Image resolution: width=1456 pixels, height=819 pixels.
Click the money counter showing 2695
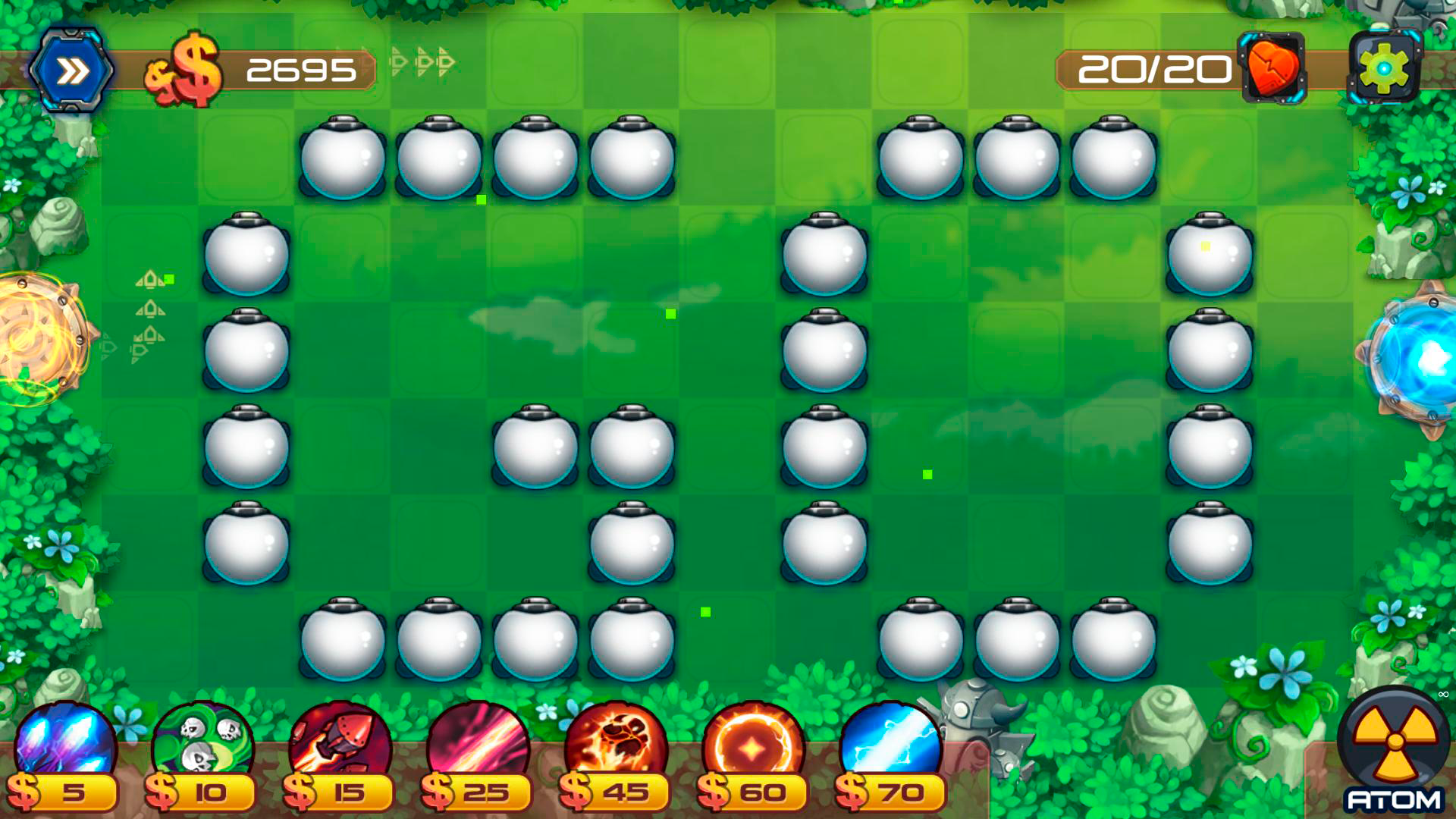[300, 70]
